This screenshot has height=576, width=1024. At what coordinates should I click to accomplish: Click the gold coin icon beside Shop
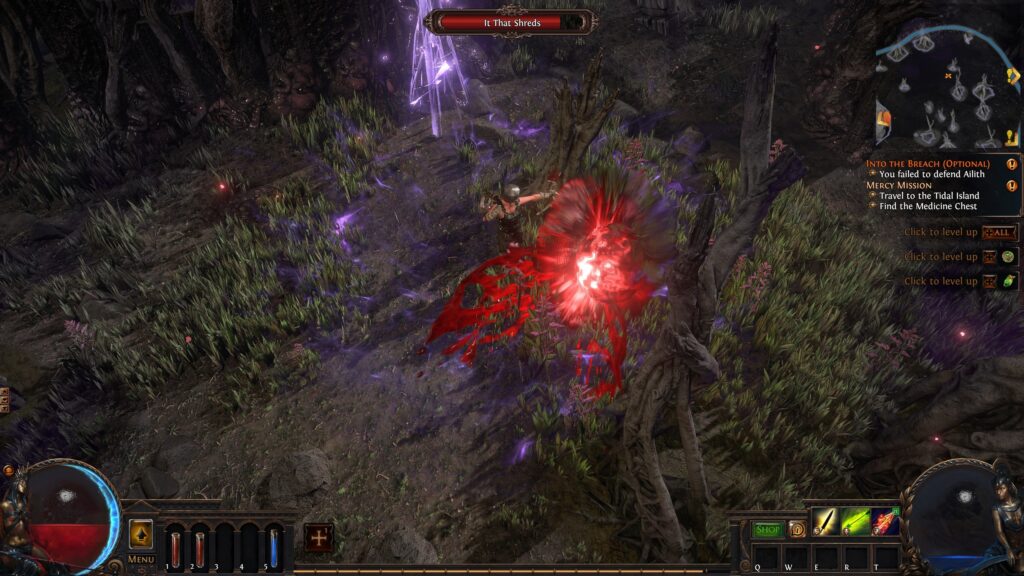coord(796,529)
